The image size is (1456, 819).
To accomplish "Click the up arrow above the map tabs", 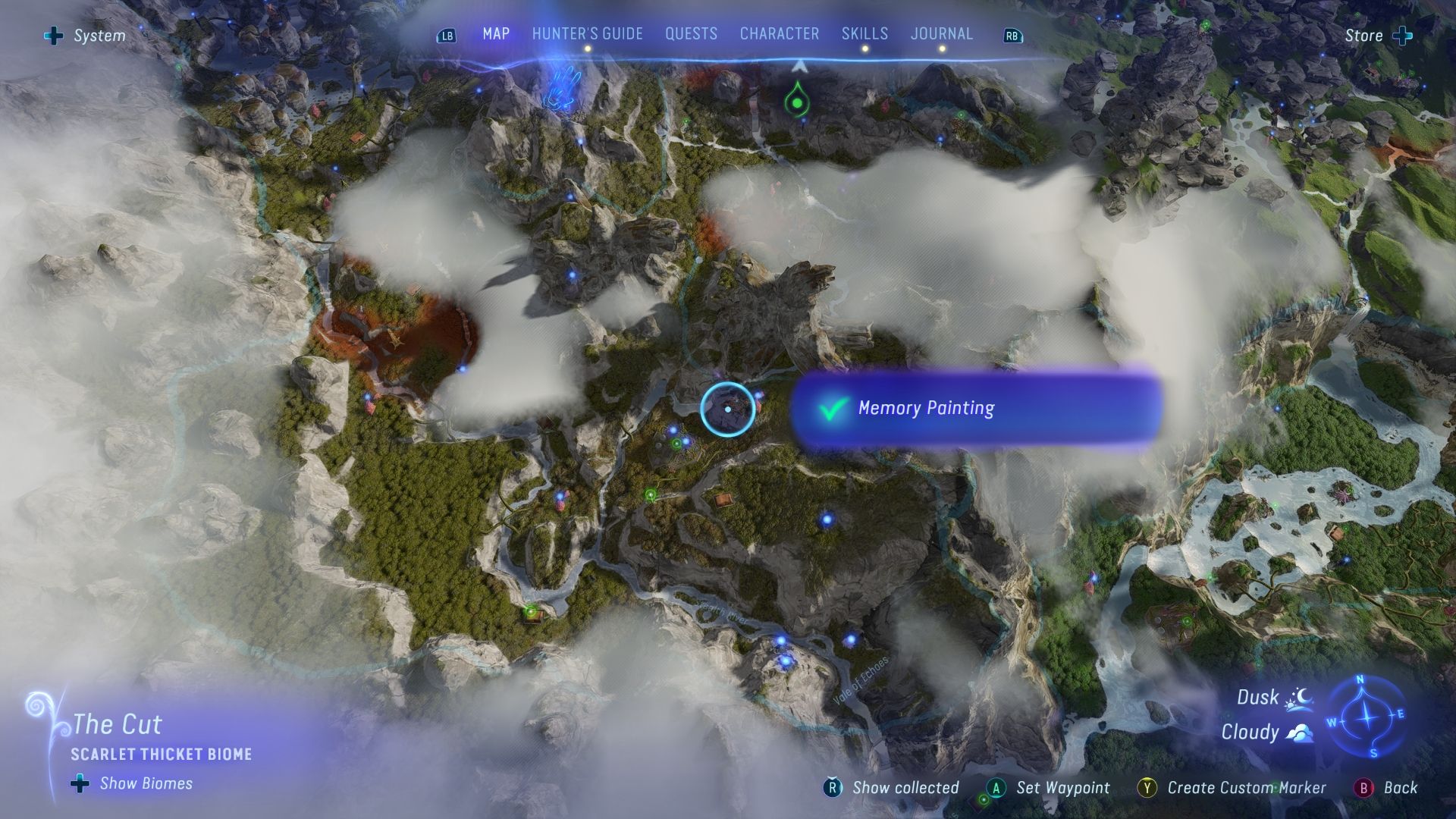I will coord(799,67).
